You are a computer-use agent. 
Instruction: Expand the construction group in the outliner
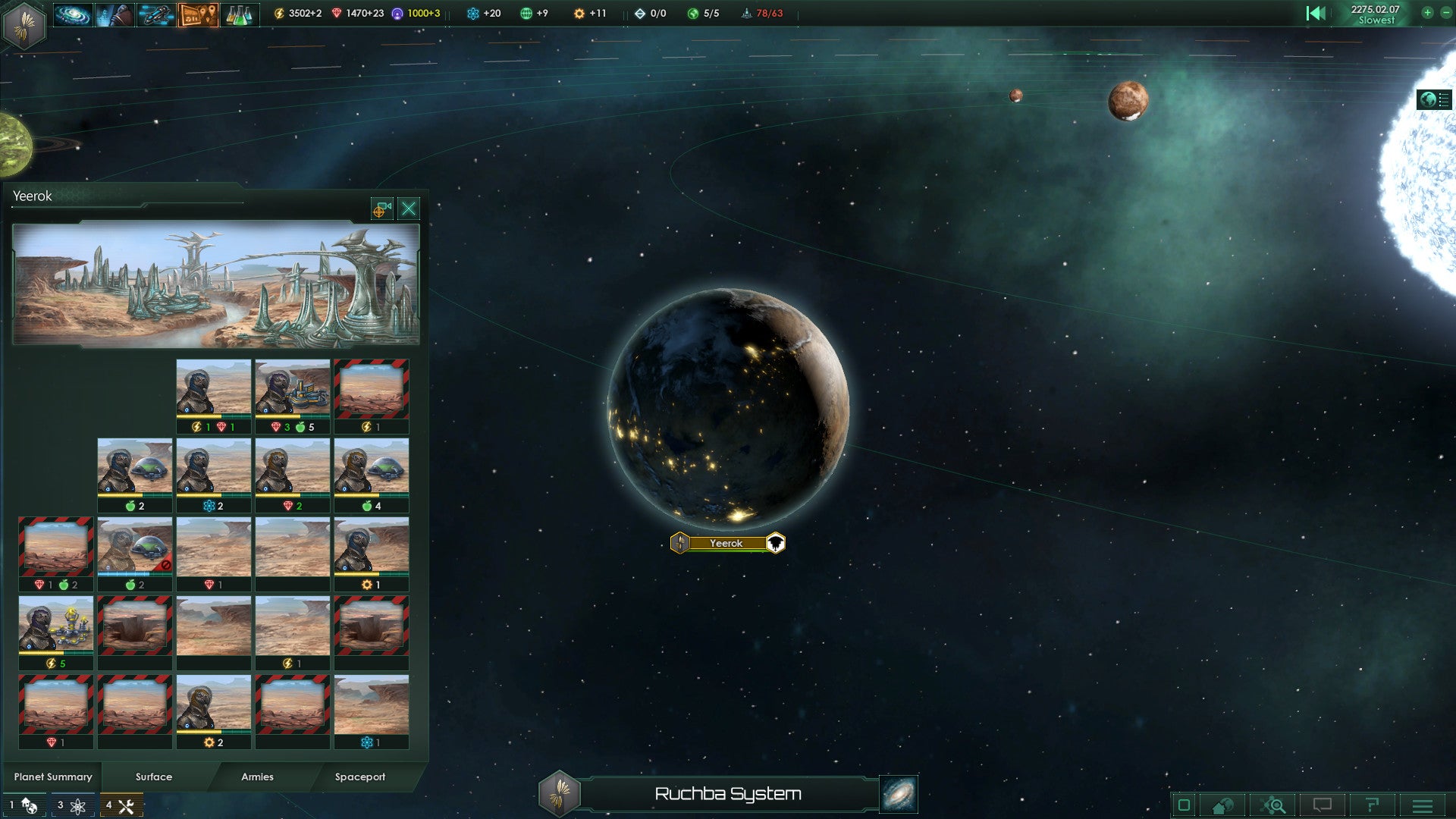pos(121,805)
